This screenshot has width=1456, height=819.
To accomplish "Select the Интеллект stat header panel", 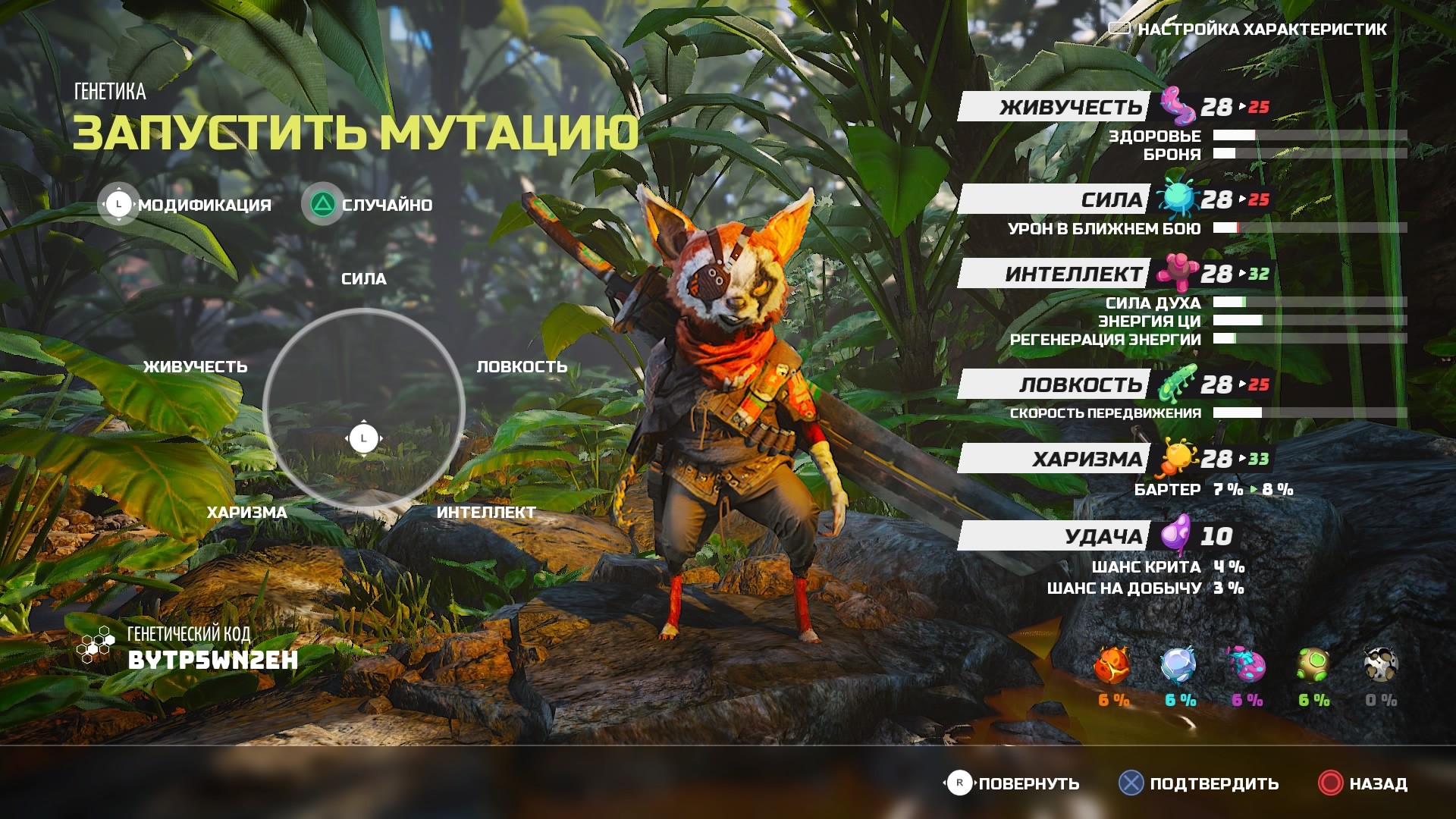I will click(1054, 274).
